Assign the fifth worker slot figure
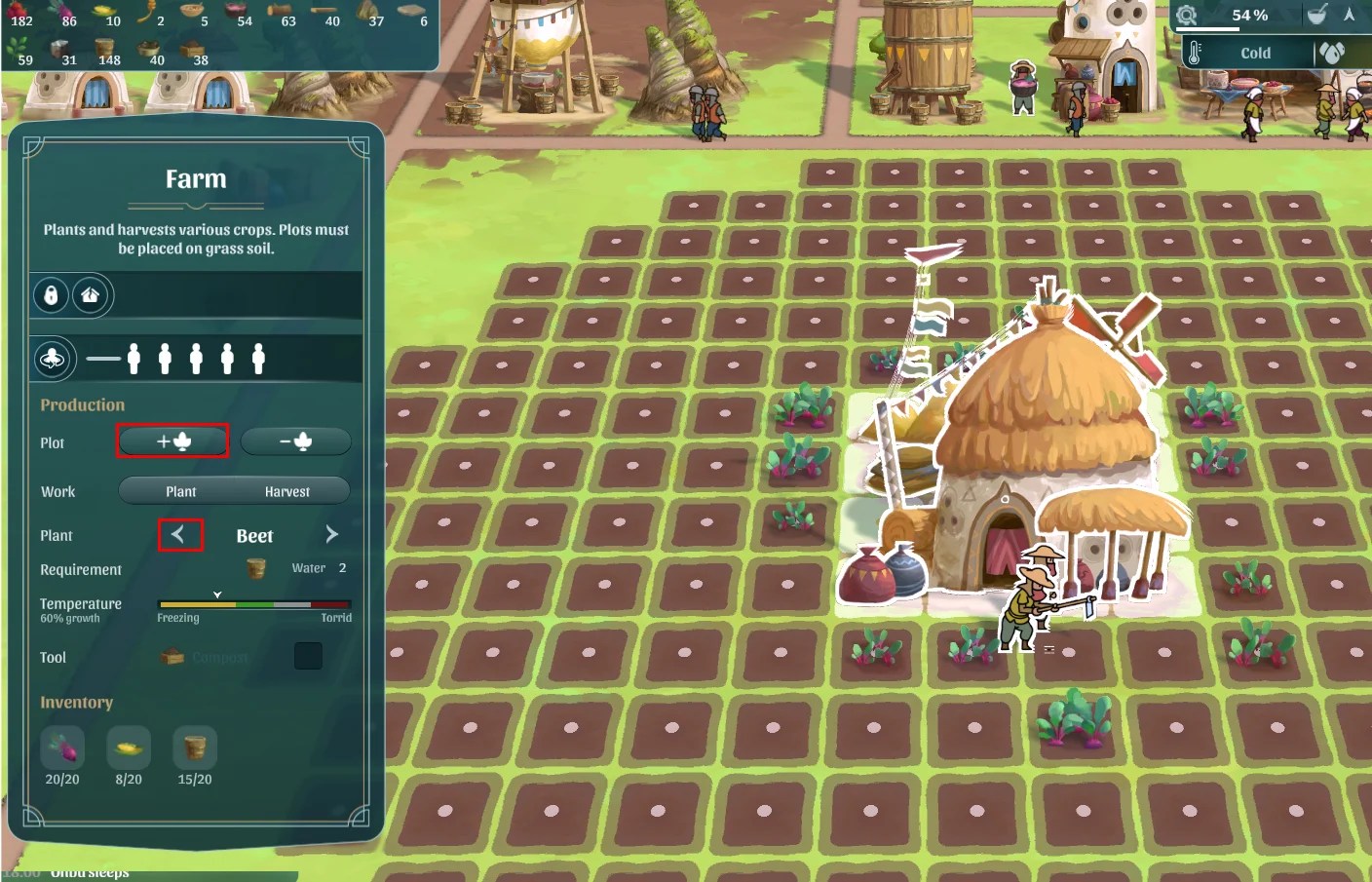1372x882 pixels. (x=259, y=358)
